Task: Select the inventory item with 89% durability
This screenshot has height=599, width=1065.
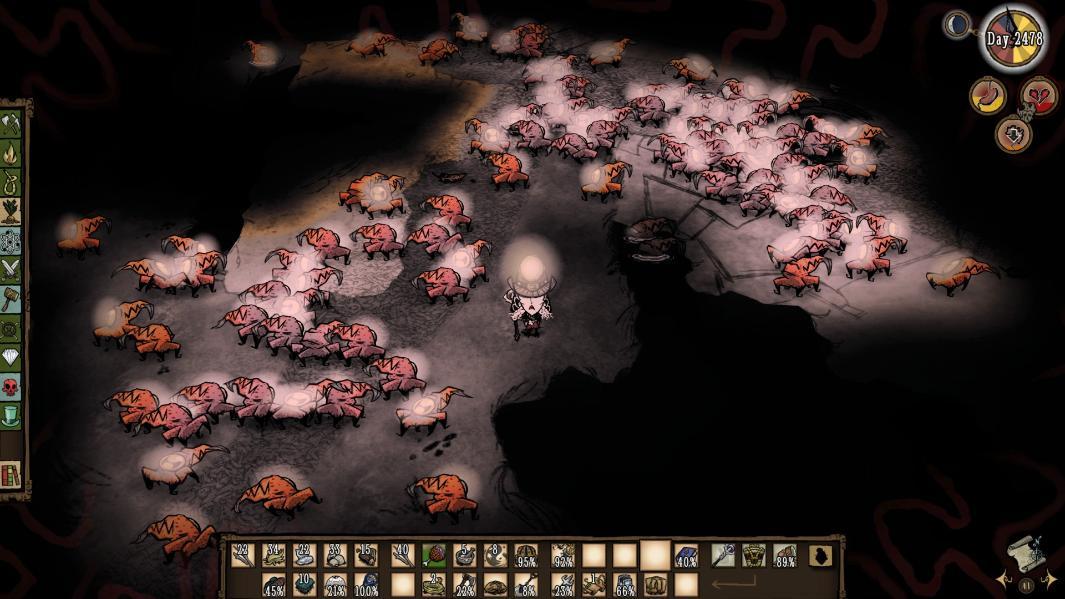Action: [x=785, y=555]
